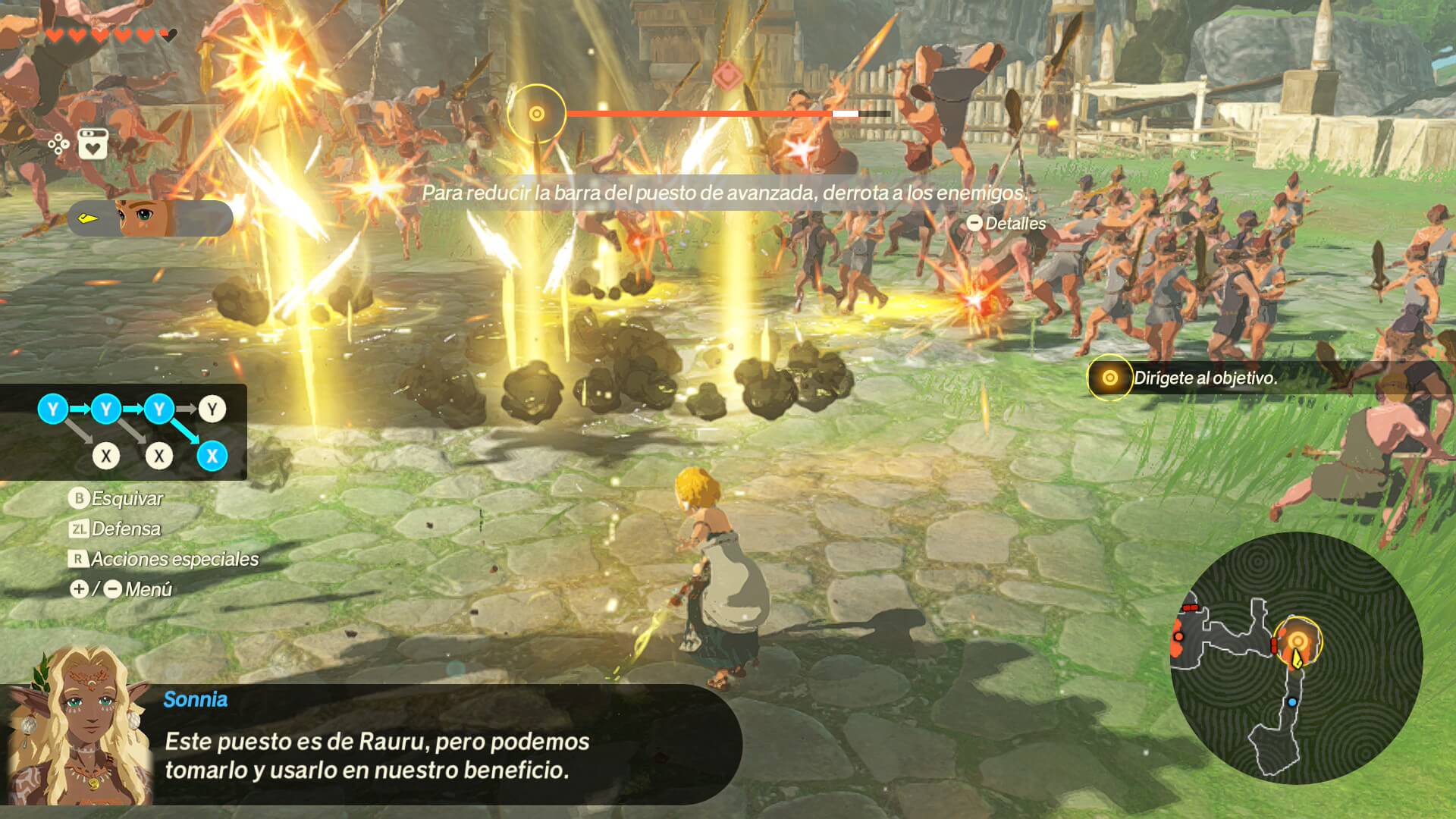Click the heart item icon
Viewport: 1456px width, 819px height.
[93, 143]
